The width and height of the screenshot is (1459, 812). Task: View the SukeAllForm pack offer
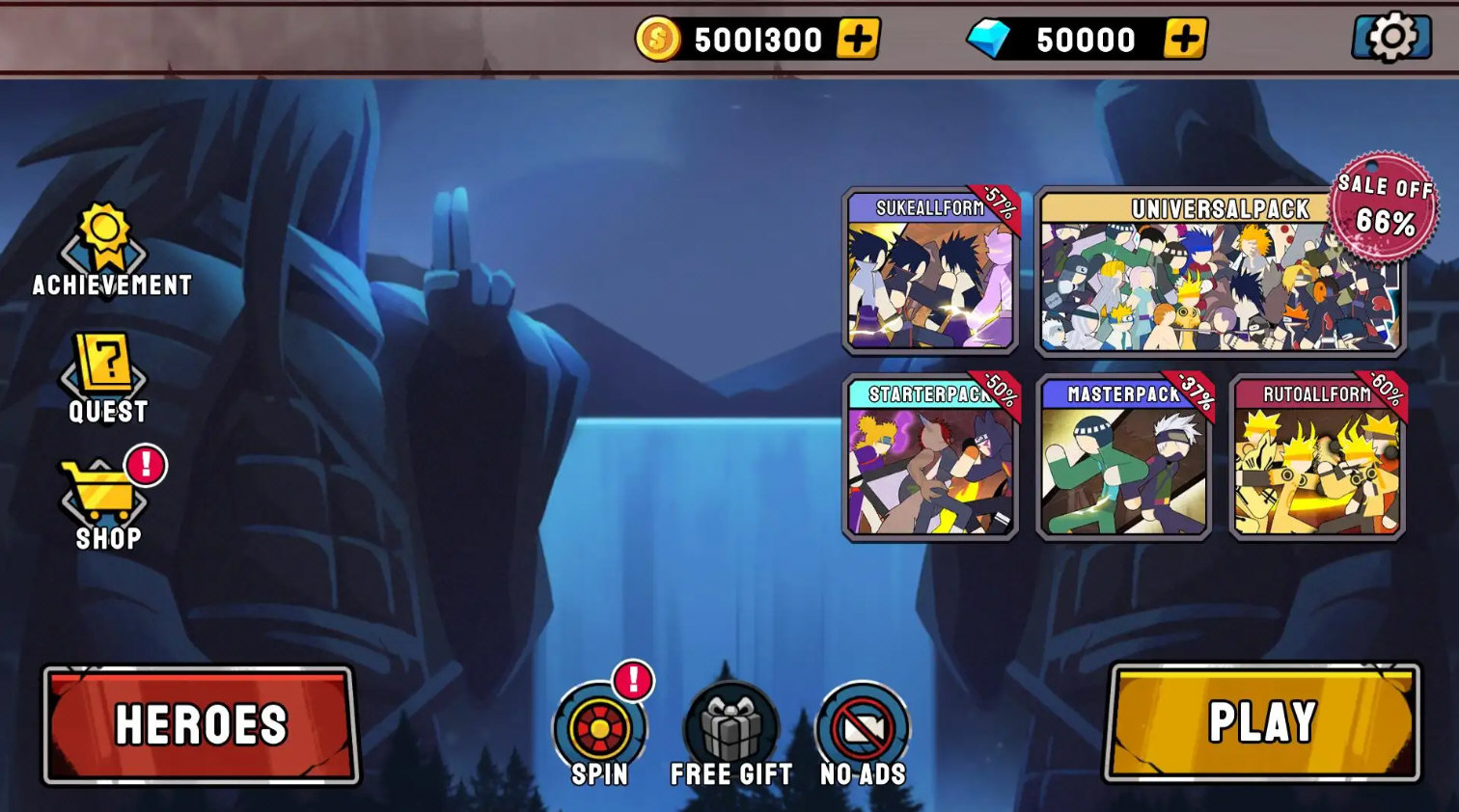tap(931, 271)
